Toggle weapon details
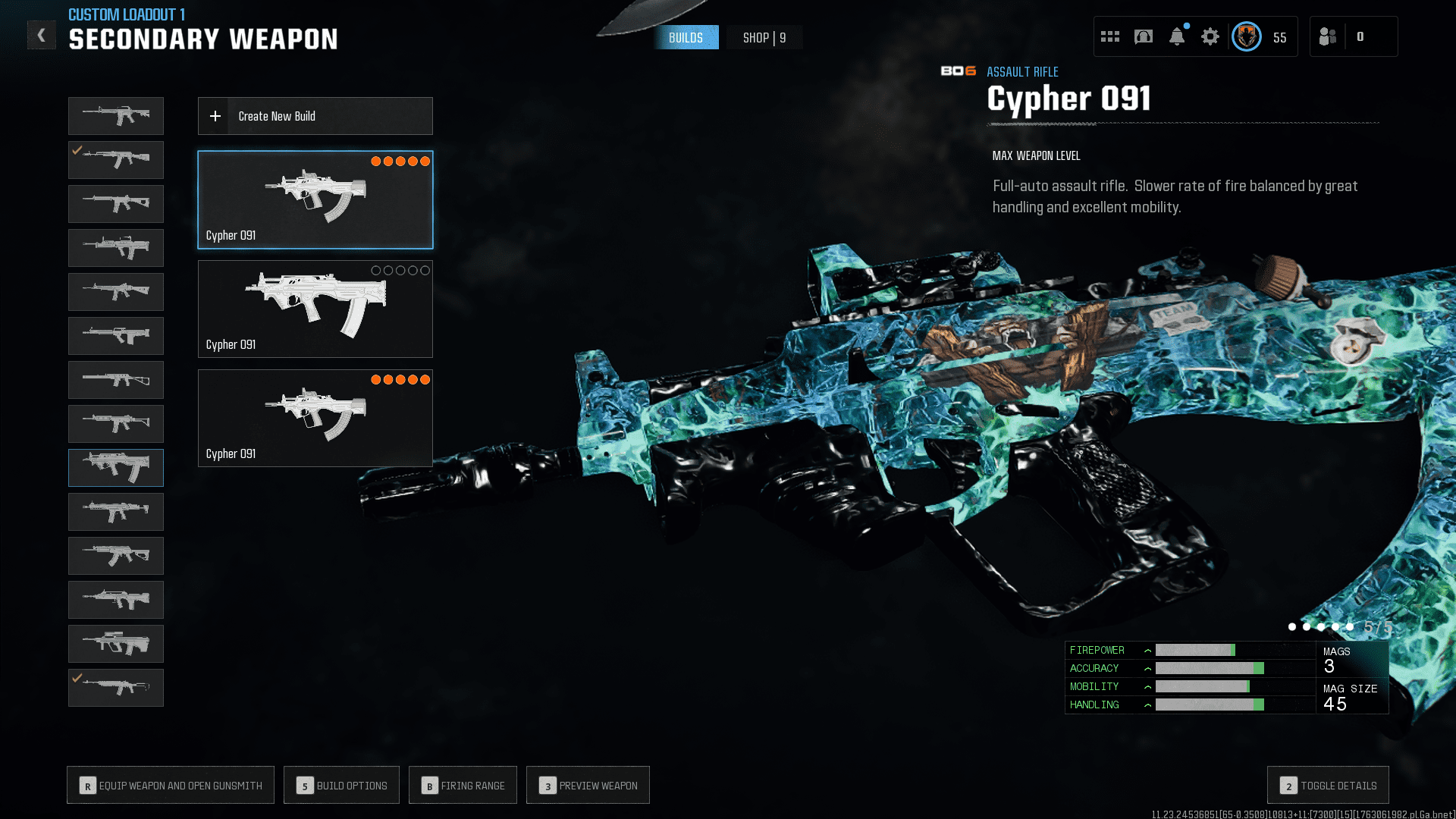 1328,785
